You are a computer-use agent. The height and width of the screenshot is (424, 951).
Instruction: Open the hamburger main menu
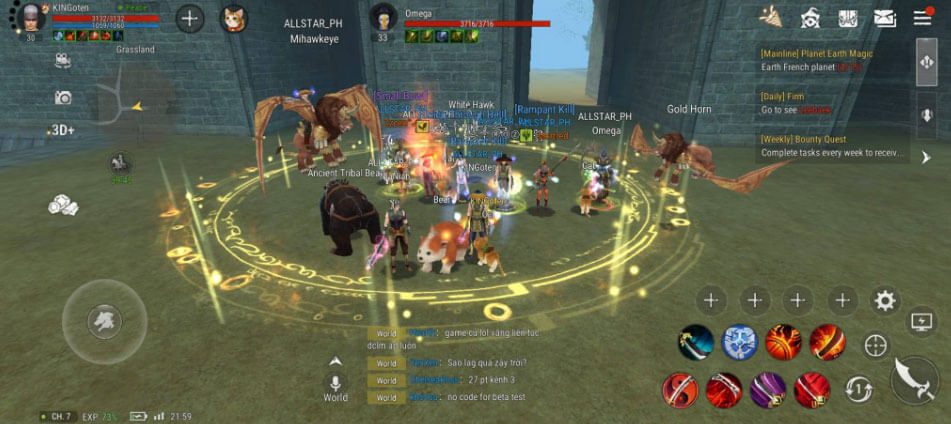coord(921,18)
